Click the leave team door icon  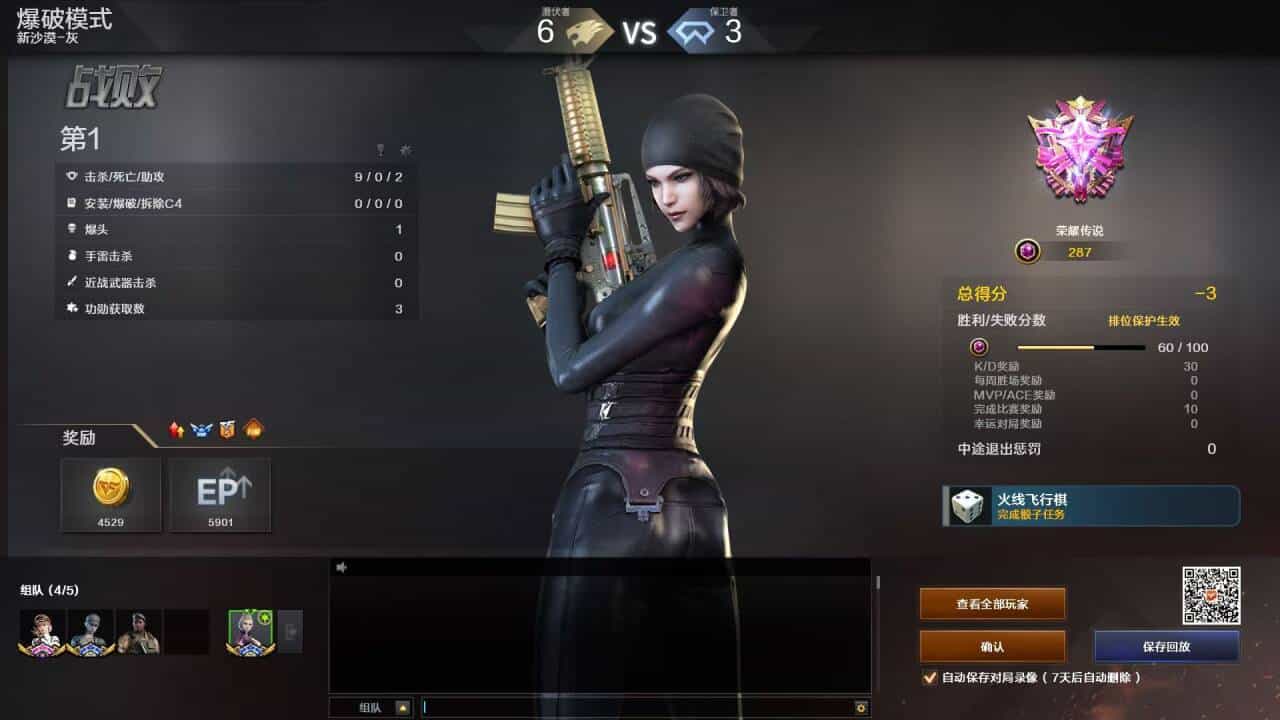(290, 632)
